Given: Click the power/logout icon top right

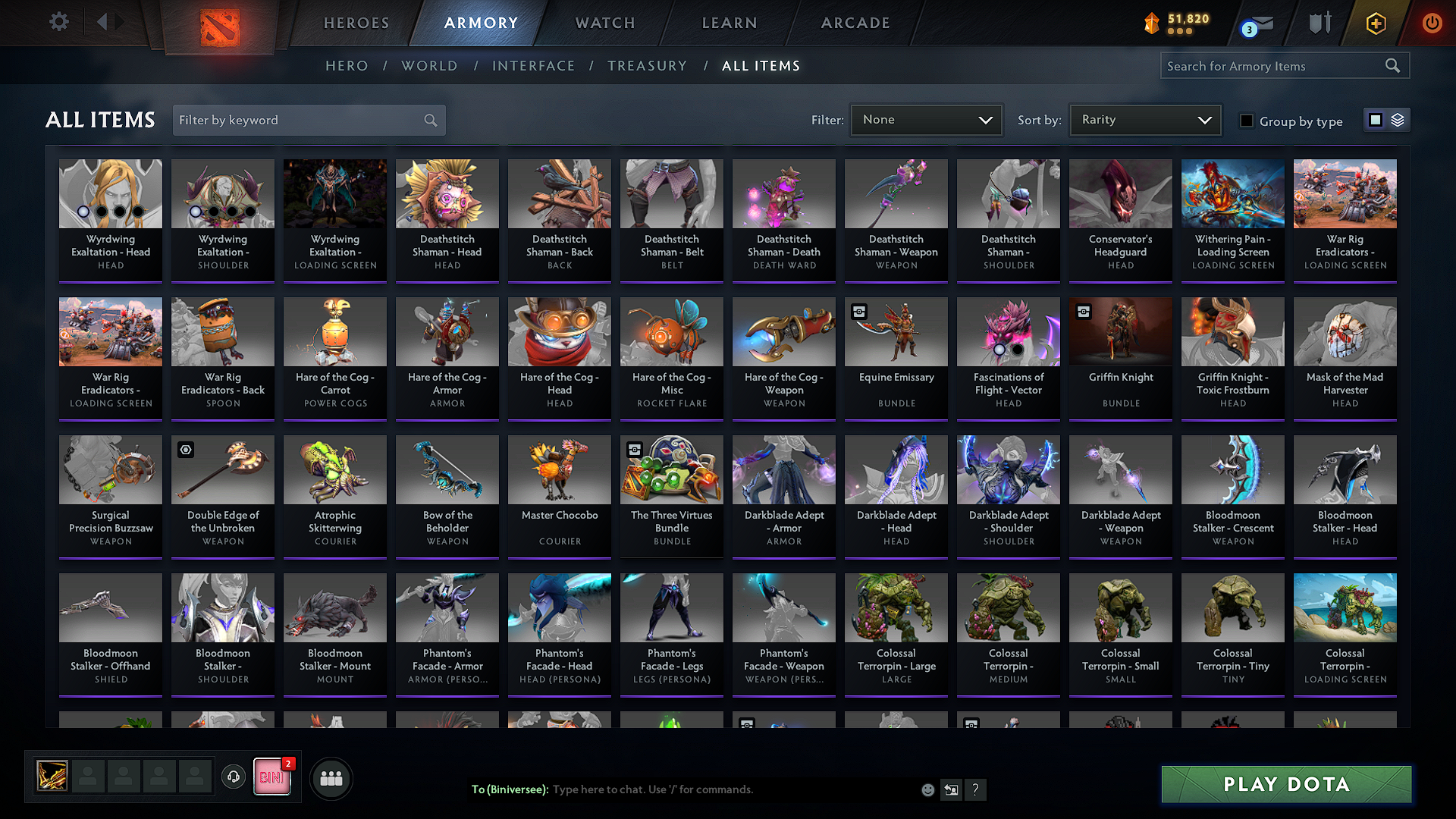Looking at the screenshot, I should 1432,23.
